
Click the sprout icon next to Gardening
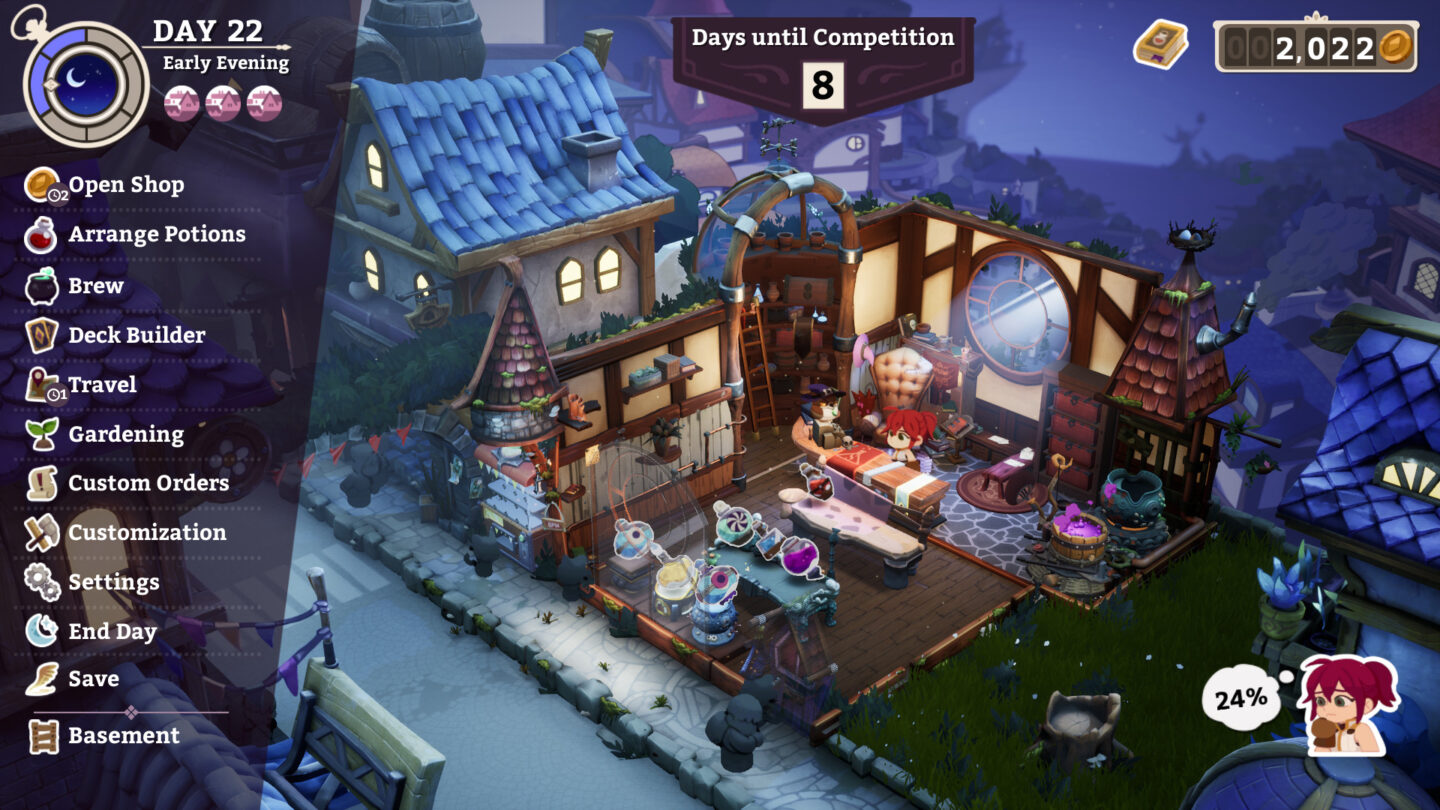pyautogui.click(x=40, y=434)
